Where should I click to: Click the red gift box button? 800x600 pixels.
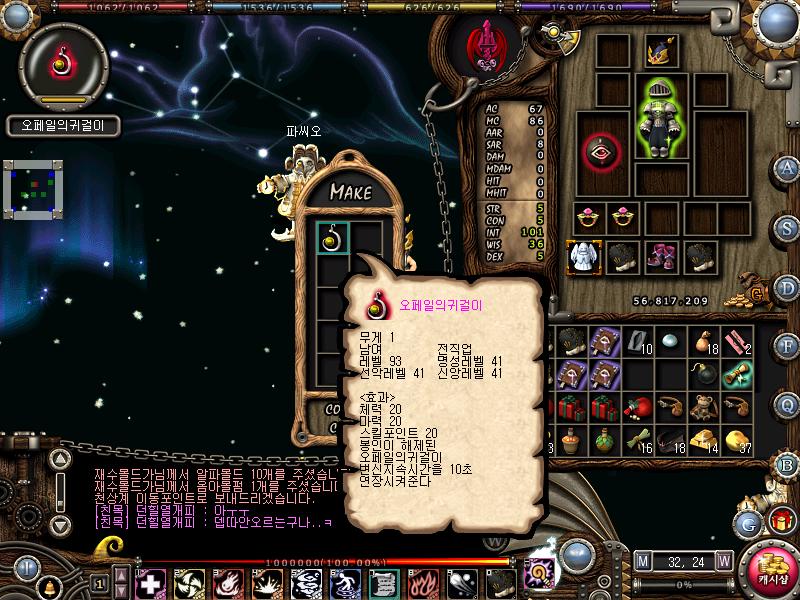(780, 520)
